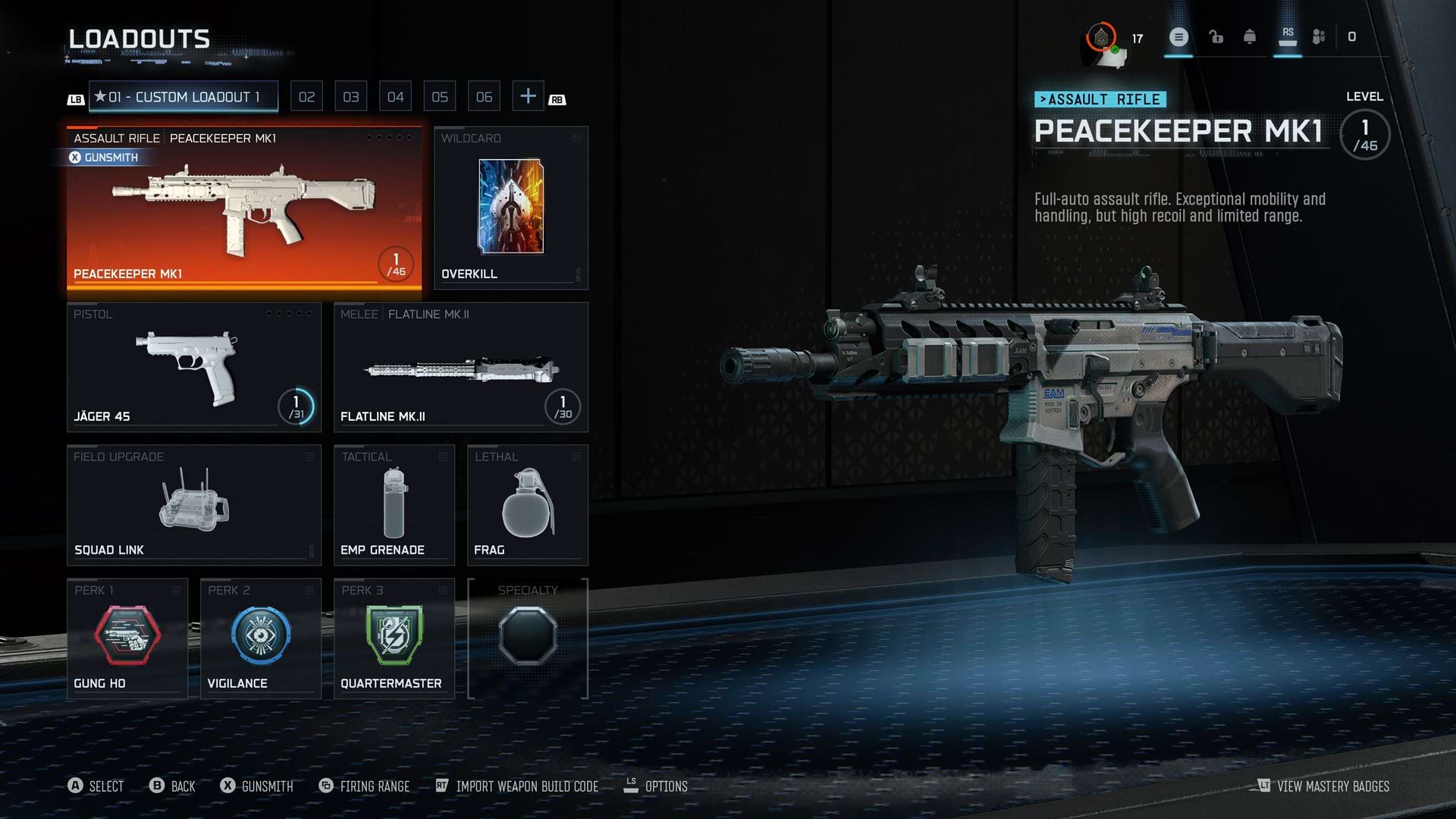Open the Gung Ho perk 1 slot
The image size is (1456, 819).
tap(127, 639)
